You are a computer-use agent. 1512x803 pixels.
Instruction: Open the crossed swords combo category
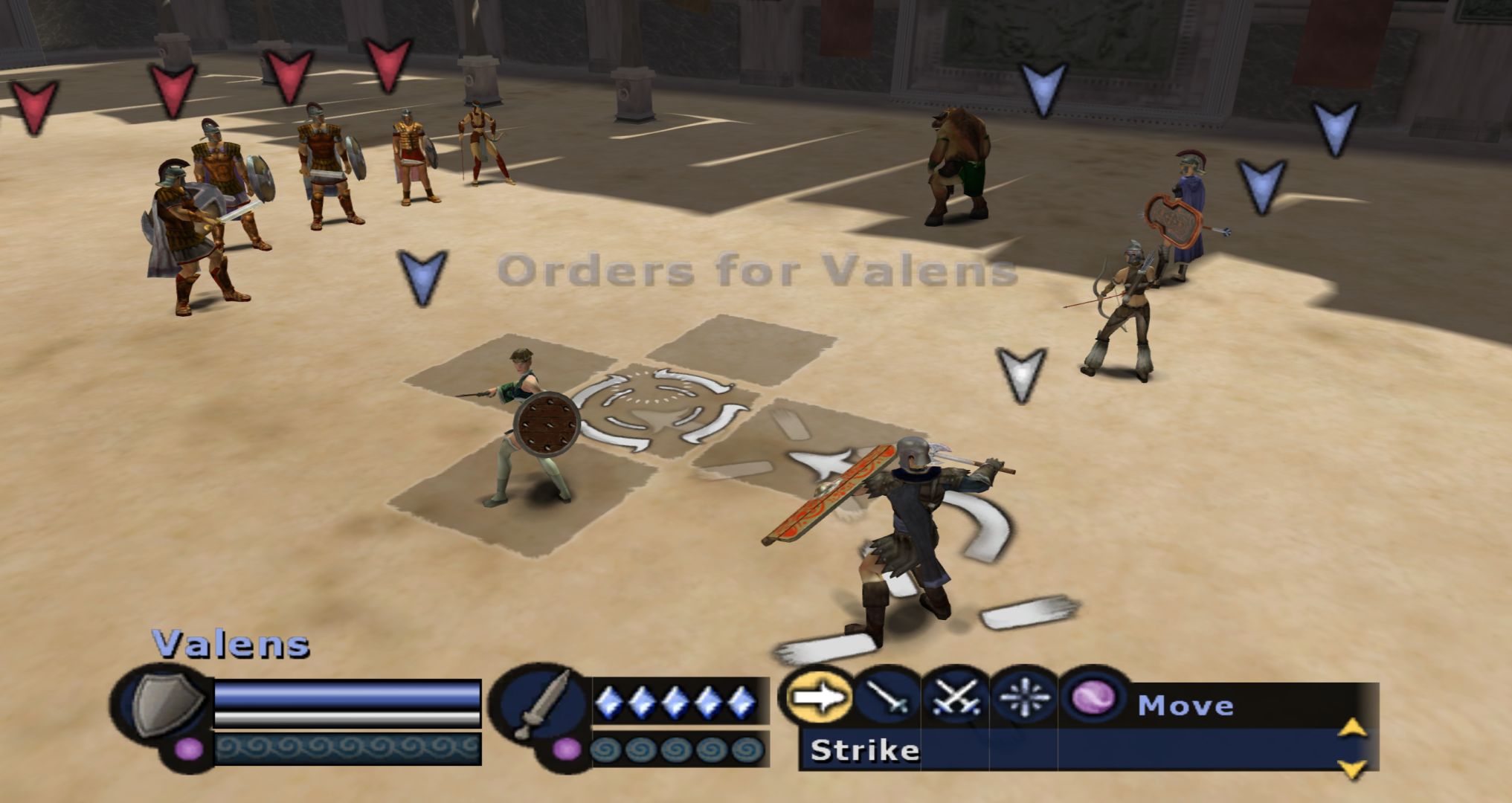(x=955, y=699)
